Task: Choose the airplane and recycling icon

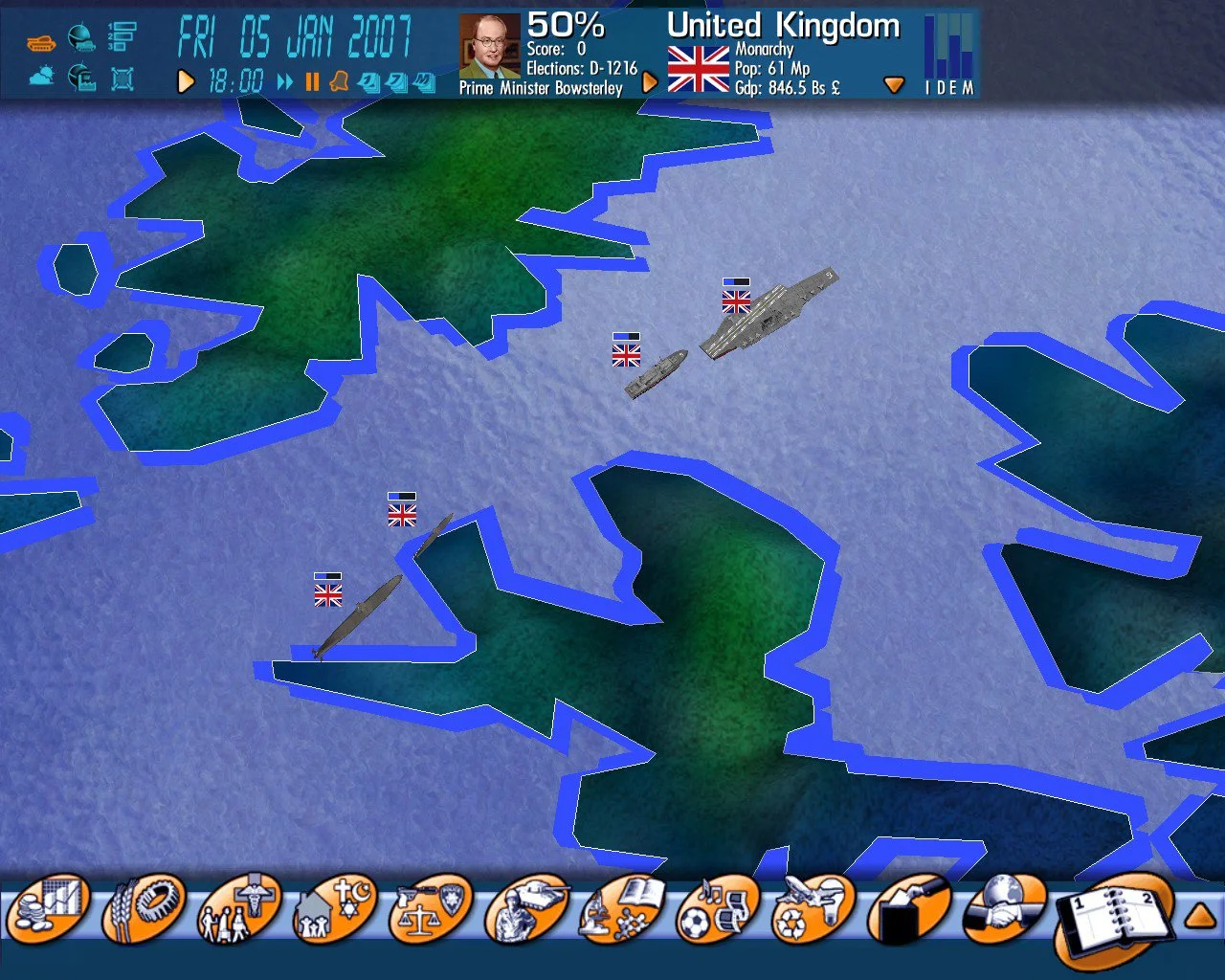Action: [x=813, y=911]
